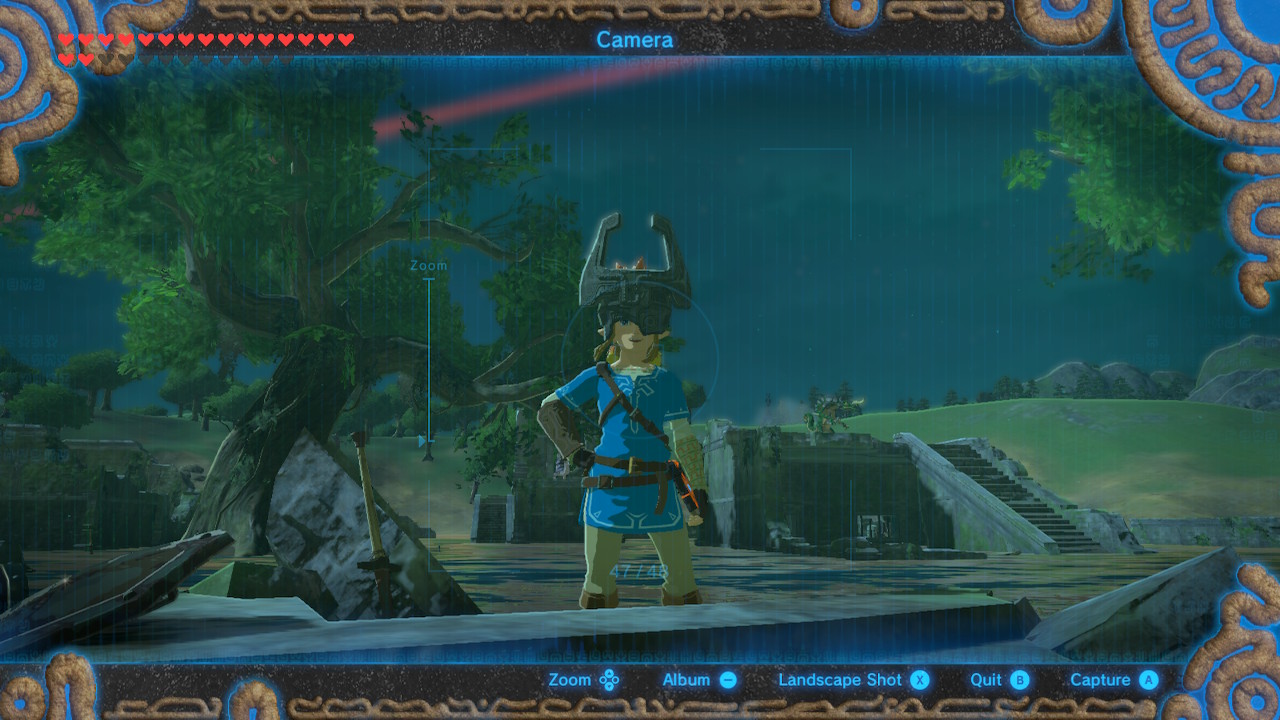Click the Zoom slider track label

(428, 264)
